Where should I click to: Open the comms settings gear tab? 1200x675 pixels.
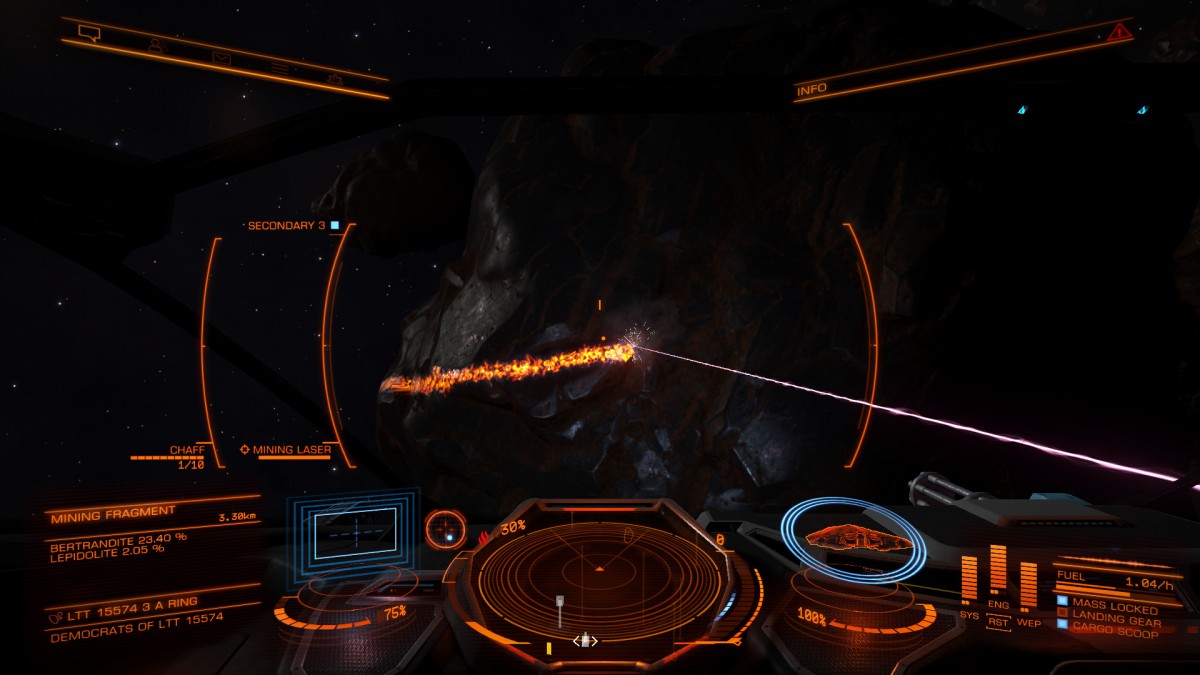point(334,77)
